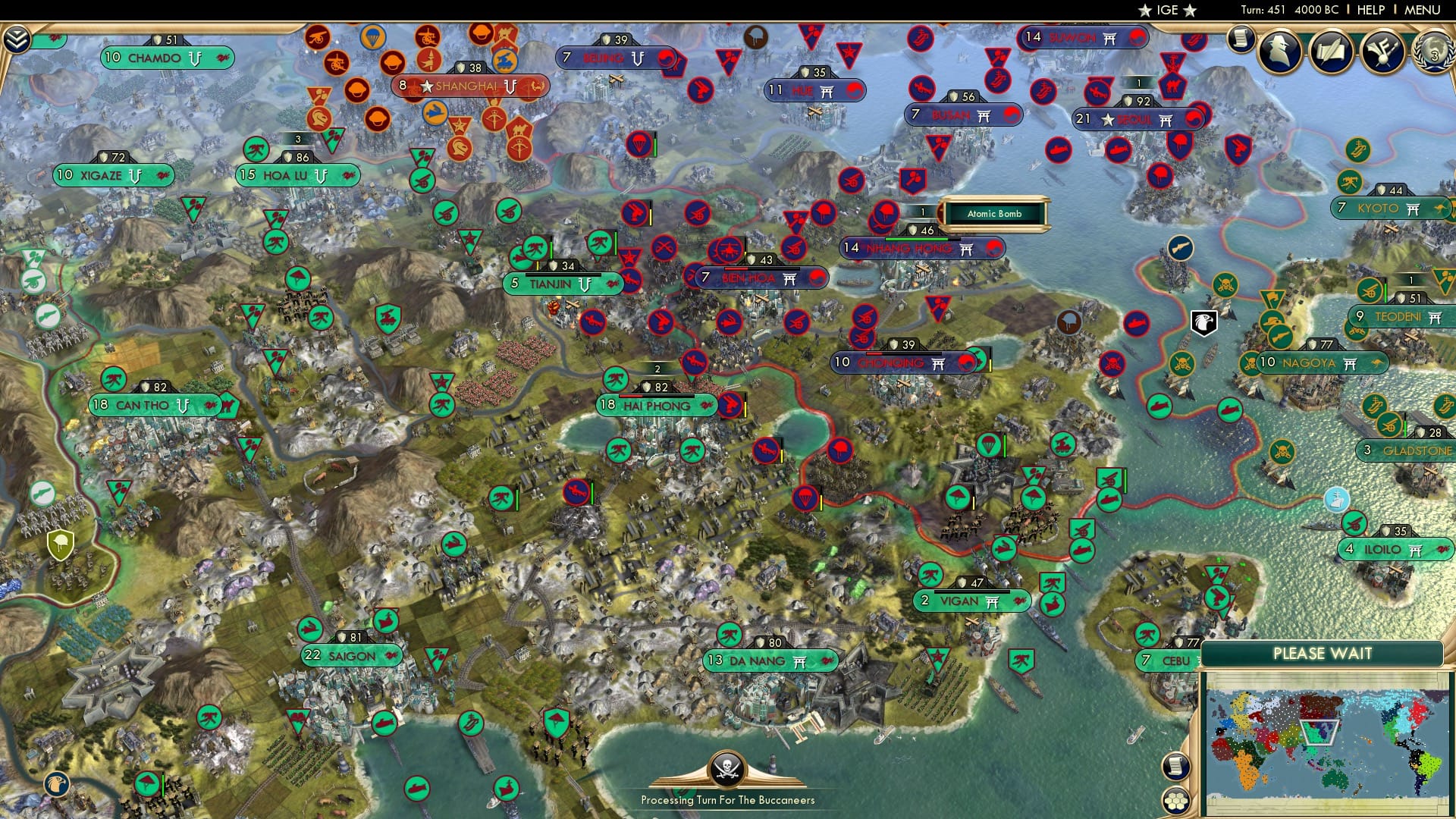The height and width of the screenshot is (819, 1456).
Task: Click the IGE star label in the top bar
Action: click(1166, 10)
